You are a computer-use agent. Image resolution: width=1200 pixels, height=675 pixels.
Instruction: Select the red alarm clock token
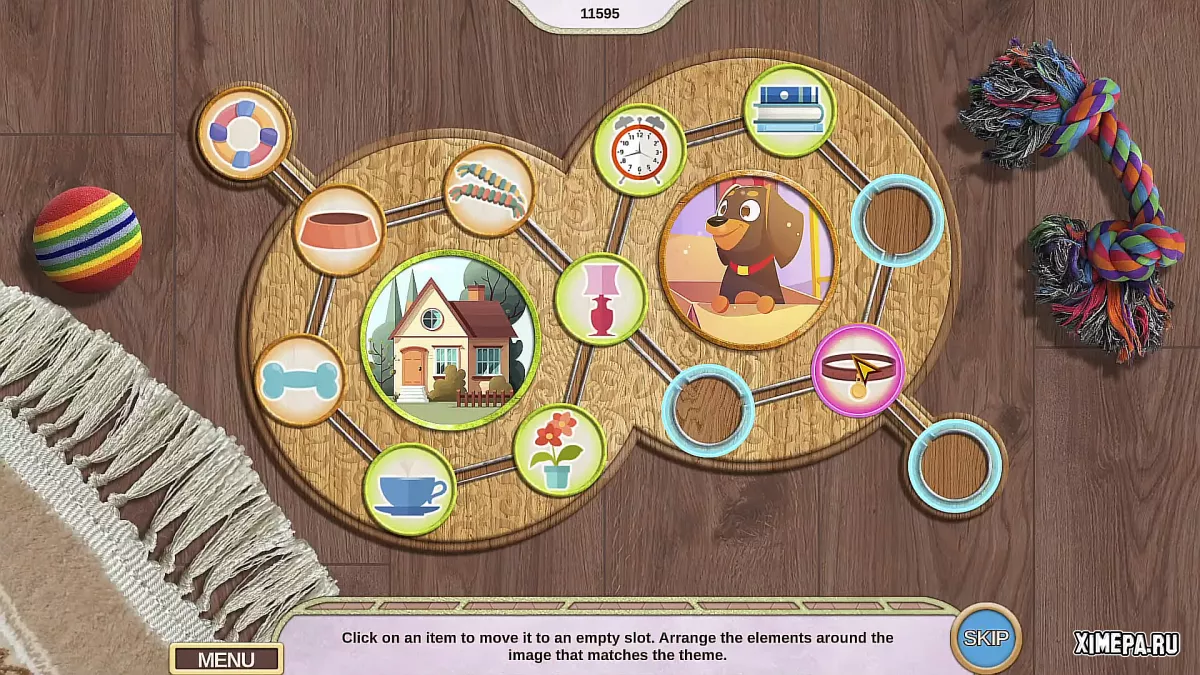click(x=639, y=150)
